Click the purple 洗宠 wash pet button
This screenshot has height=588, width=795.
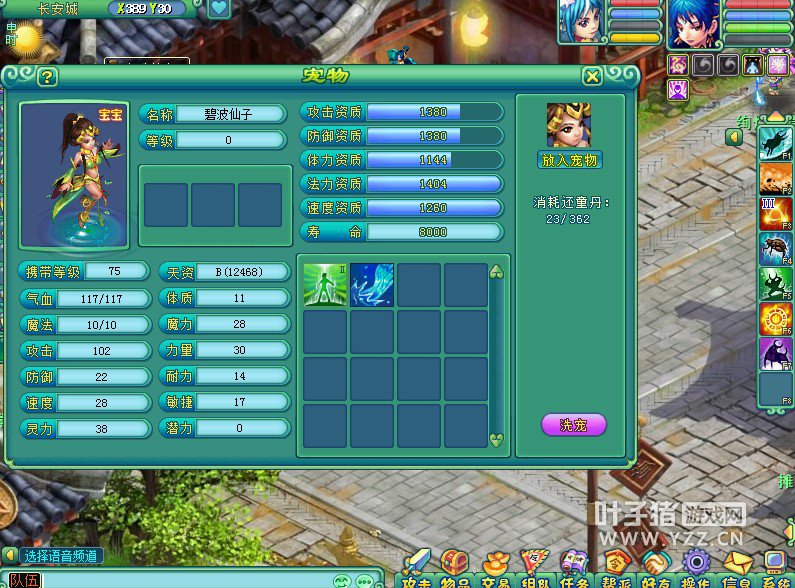tap(573, 424)
